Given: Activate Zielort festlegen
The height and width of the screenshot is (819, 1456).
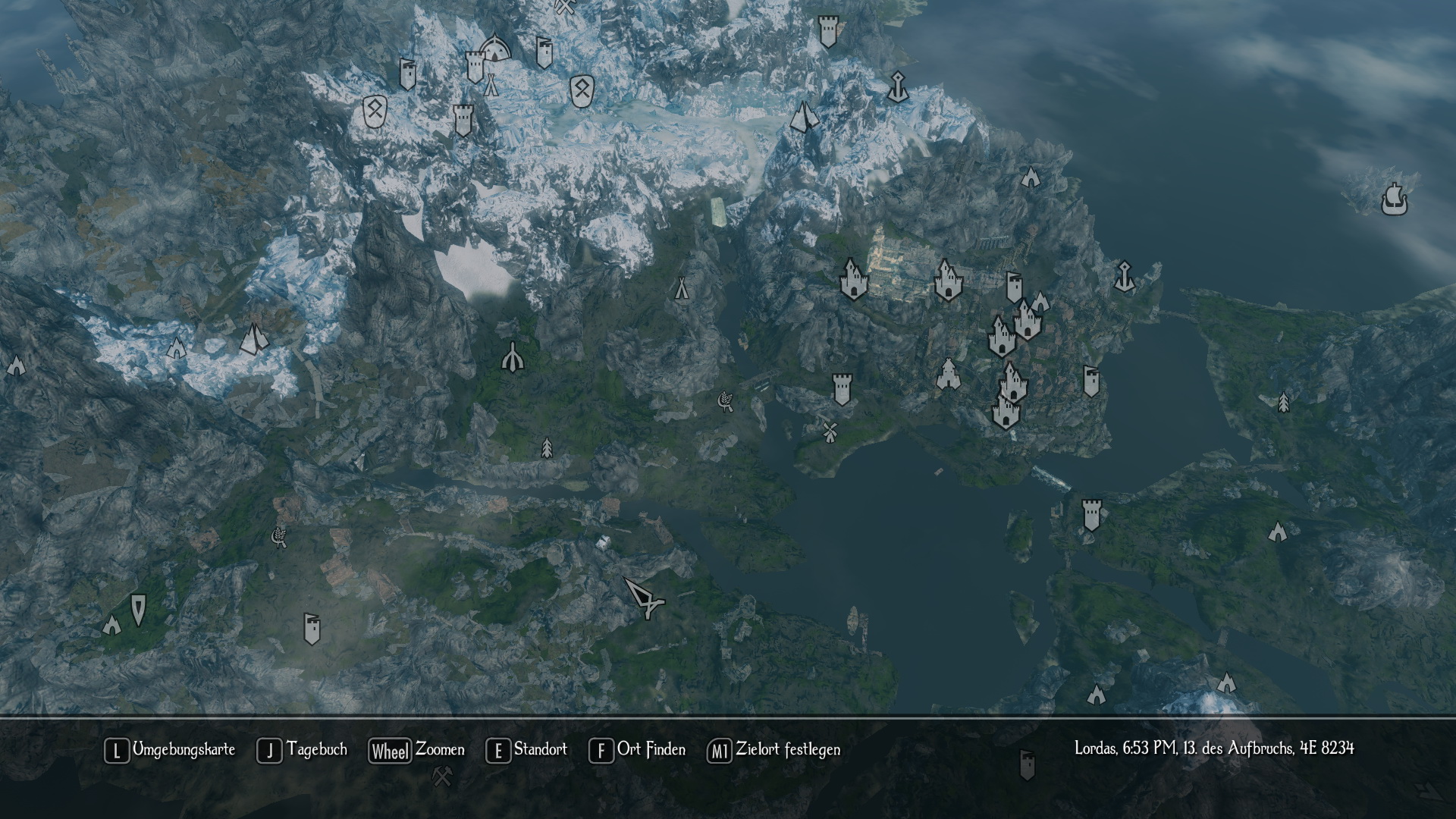Looking at the screenshot, I should [x=773, y=750].
